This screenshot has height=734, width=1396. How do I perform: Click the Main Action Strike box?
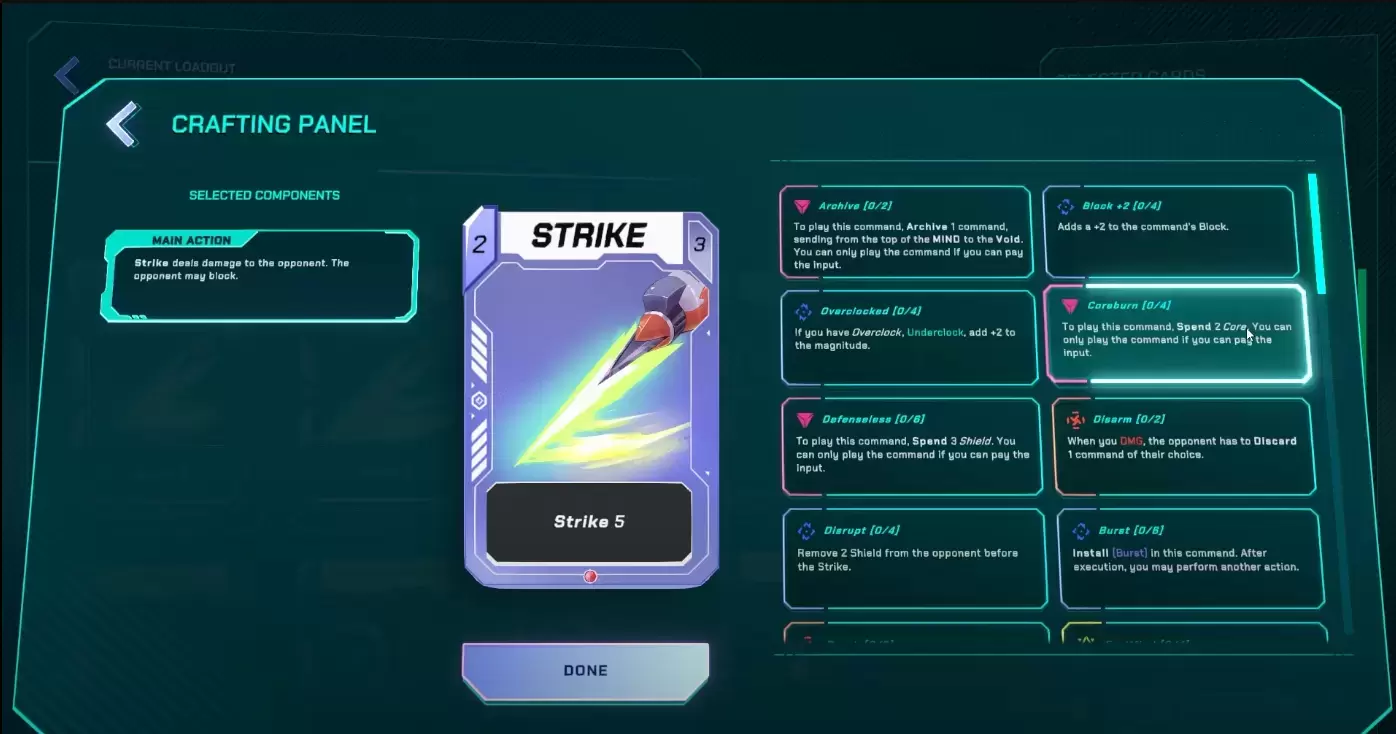click(259, 276)
